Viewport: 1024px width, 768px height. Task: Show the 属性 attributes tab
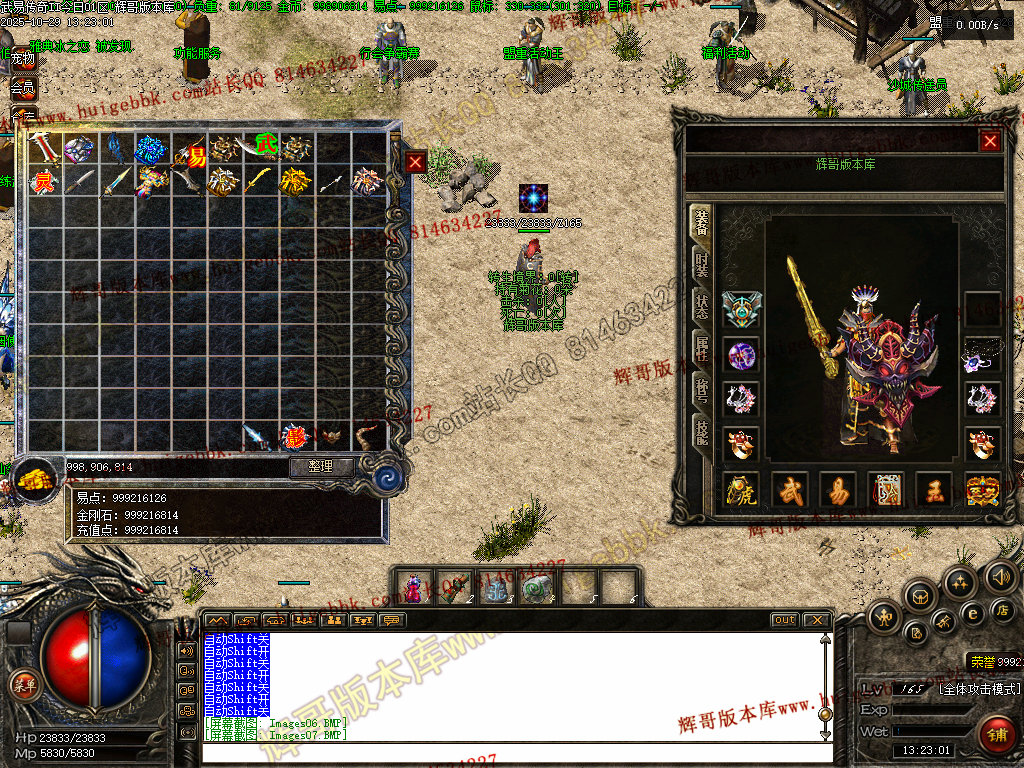pyautogui.click(x=702, y=349)
